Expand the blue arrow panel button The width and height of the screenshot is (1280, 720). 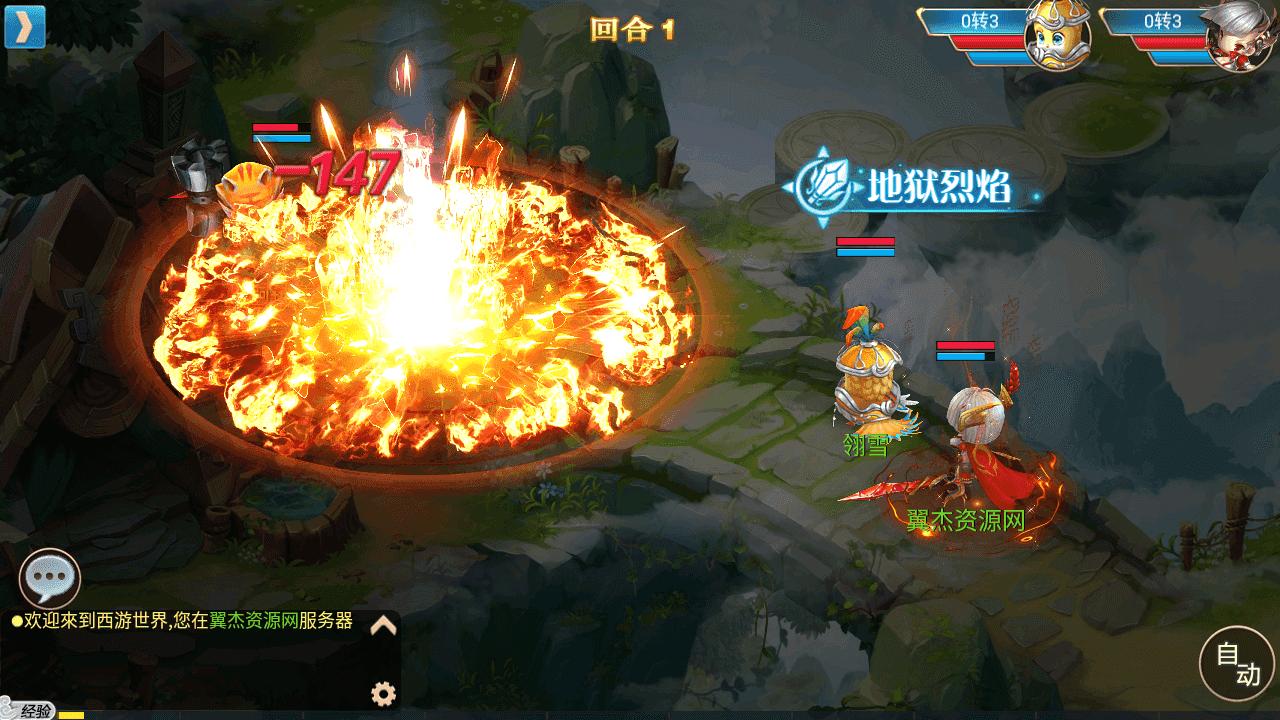(25, 27)
